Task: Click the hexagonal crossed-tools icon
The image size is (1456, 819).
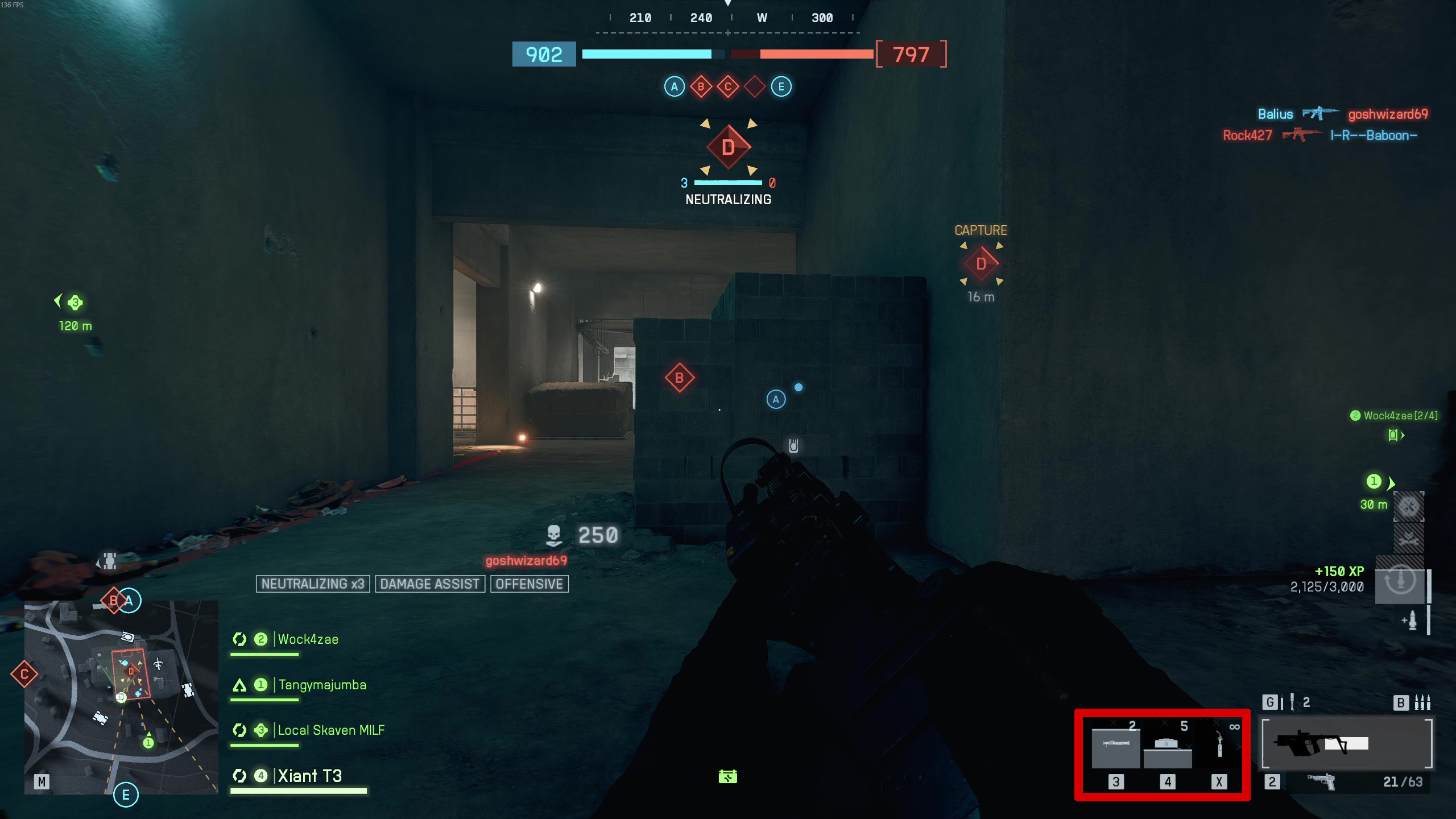Action: coord(1408,506)
